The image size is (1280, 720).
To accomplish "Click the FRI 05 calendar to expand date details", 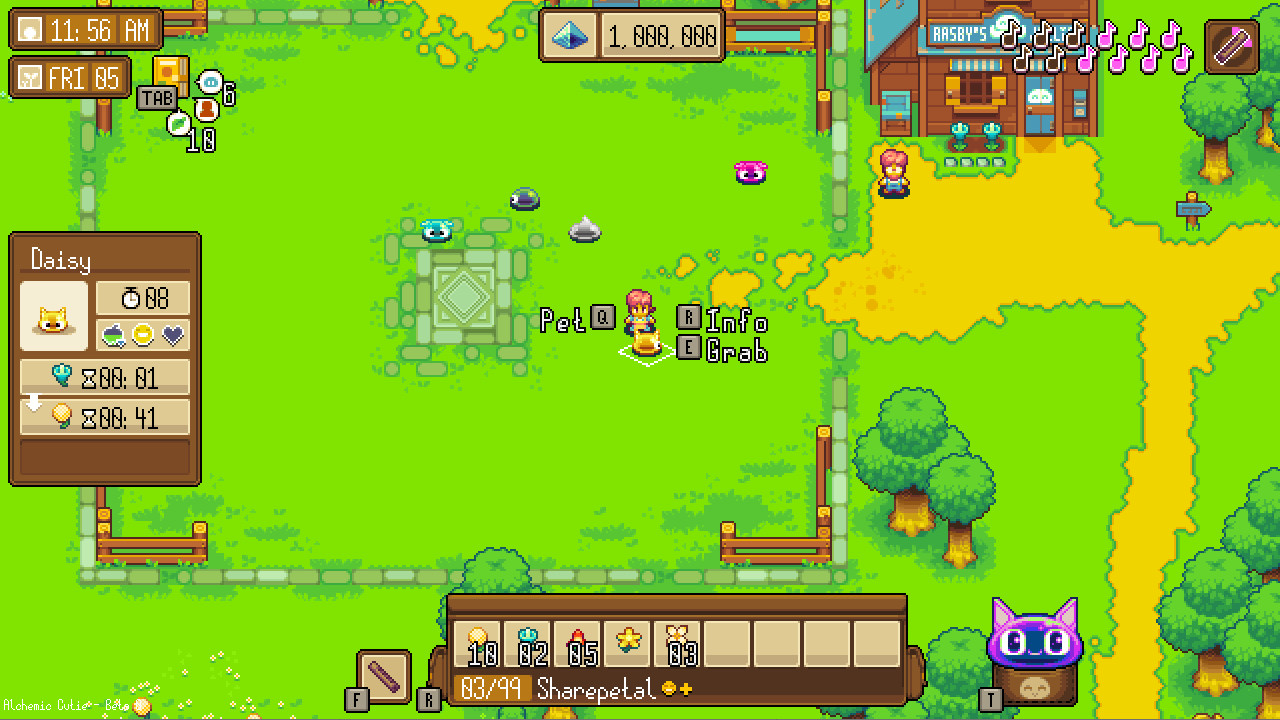I will (x=68, y=77).
